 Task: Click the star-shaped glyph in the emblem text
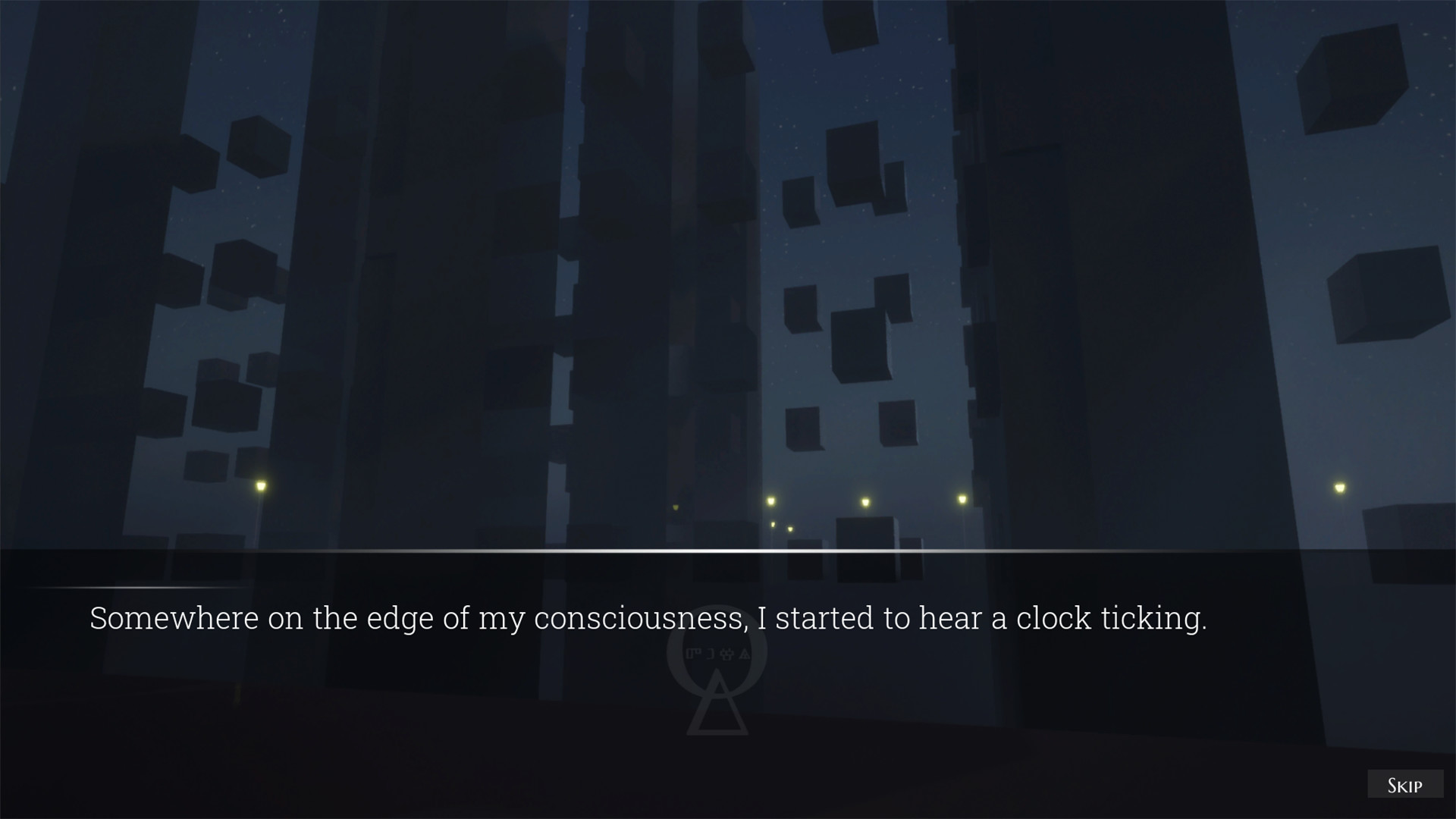[726, 654]
